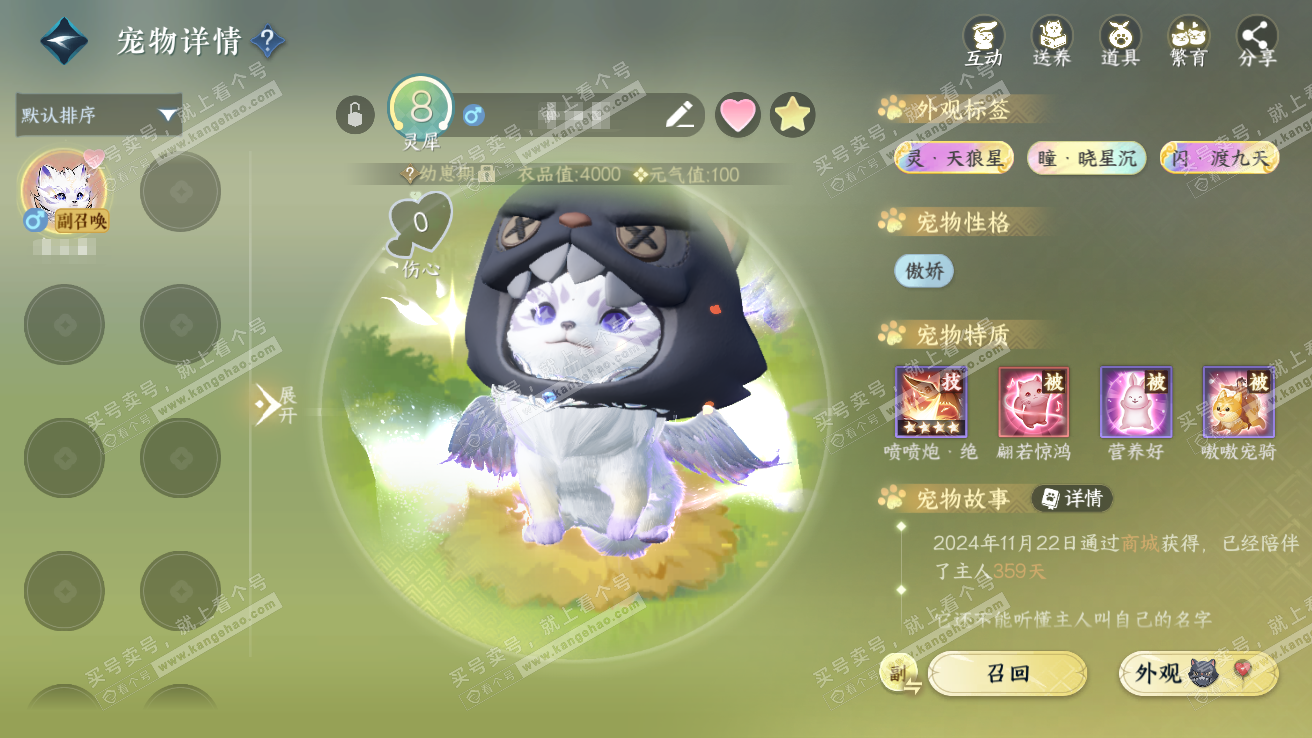
Task: Open the 互动 interaction menu
Action: (983, 42)
